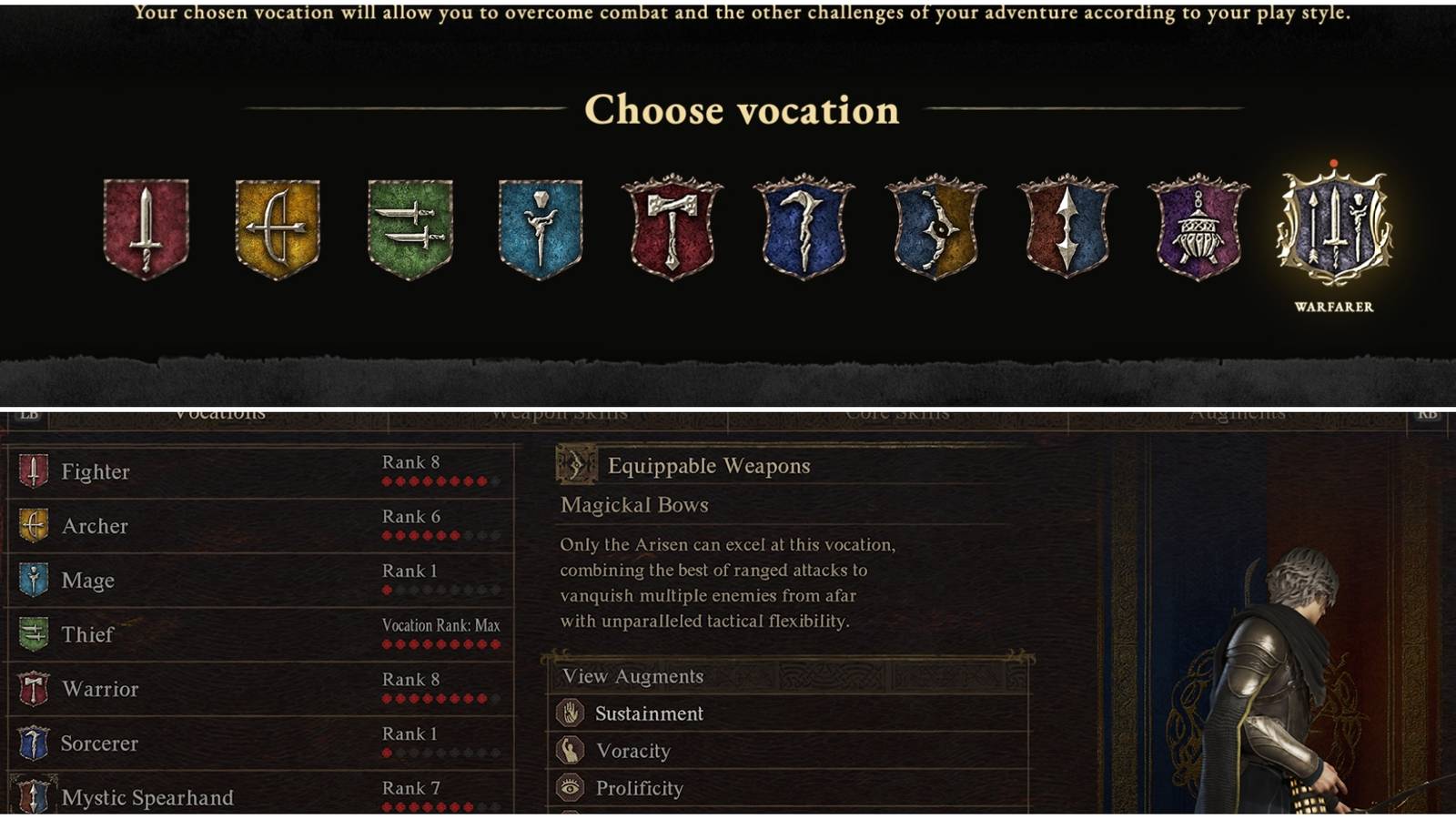Image resolution: width=1456 pixels, height=819 pixels.
Task: Switch to the Weapon Skills tab
Action: (x=558, y=412)
